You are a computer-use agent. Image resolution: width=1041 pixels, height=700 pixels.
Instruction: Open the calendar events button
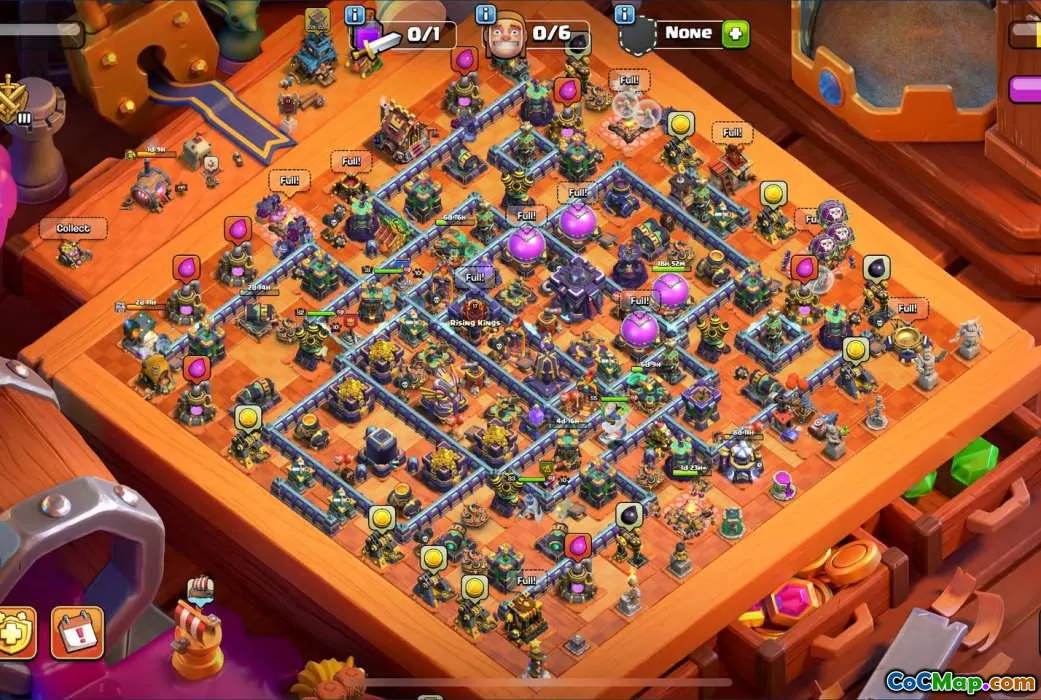click(x=76, y=631)
